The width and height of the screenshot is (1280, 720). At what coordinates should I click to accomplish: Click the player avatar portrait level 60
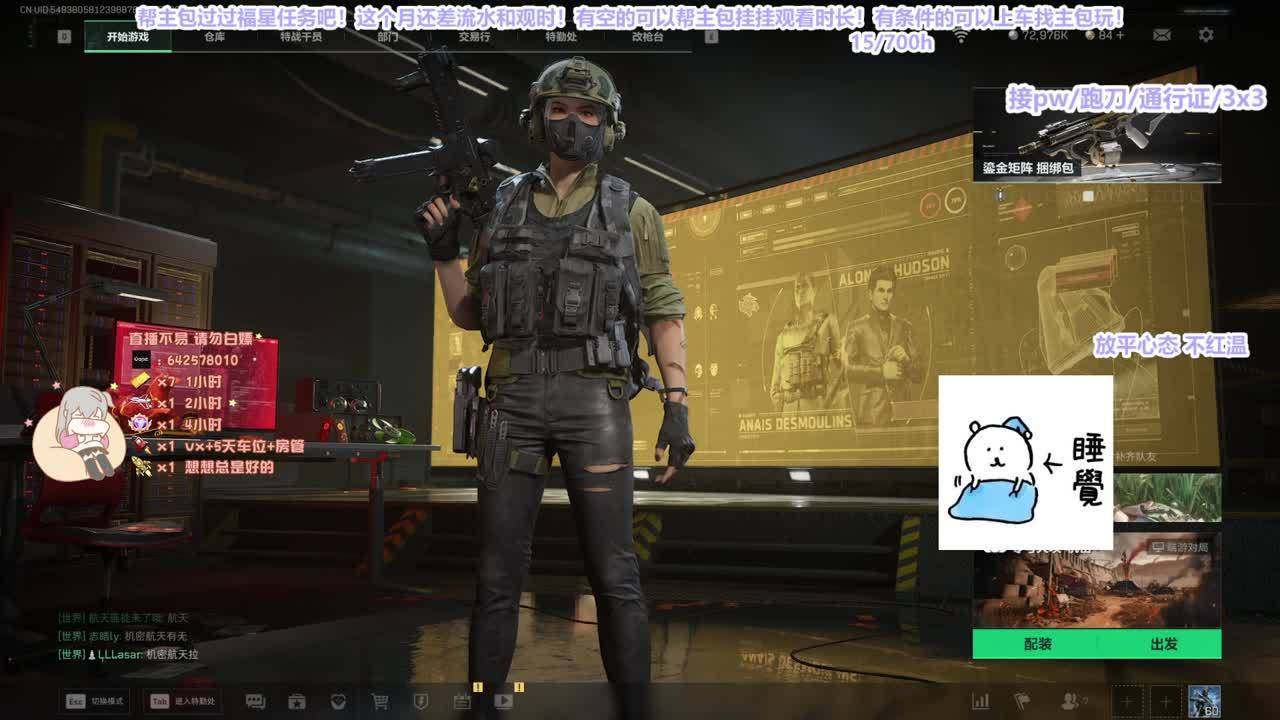click(1204, 701)
